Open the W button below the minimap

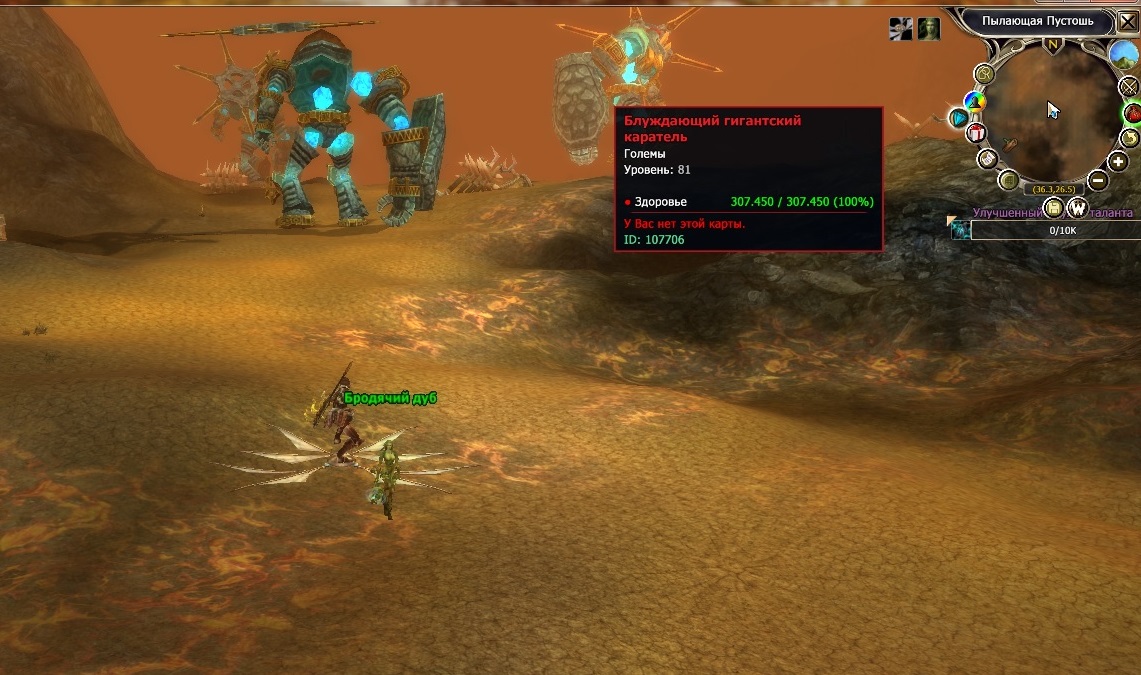coord(1077,208)
